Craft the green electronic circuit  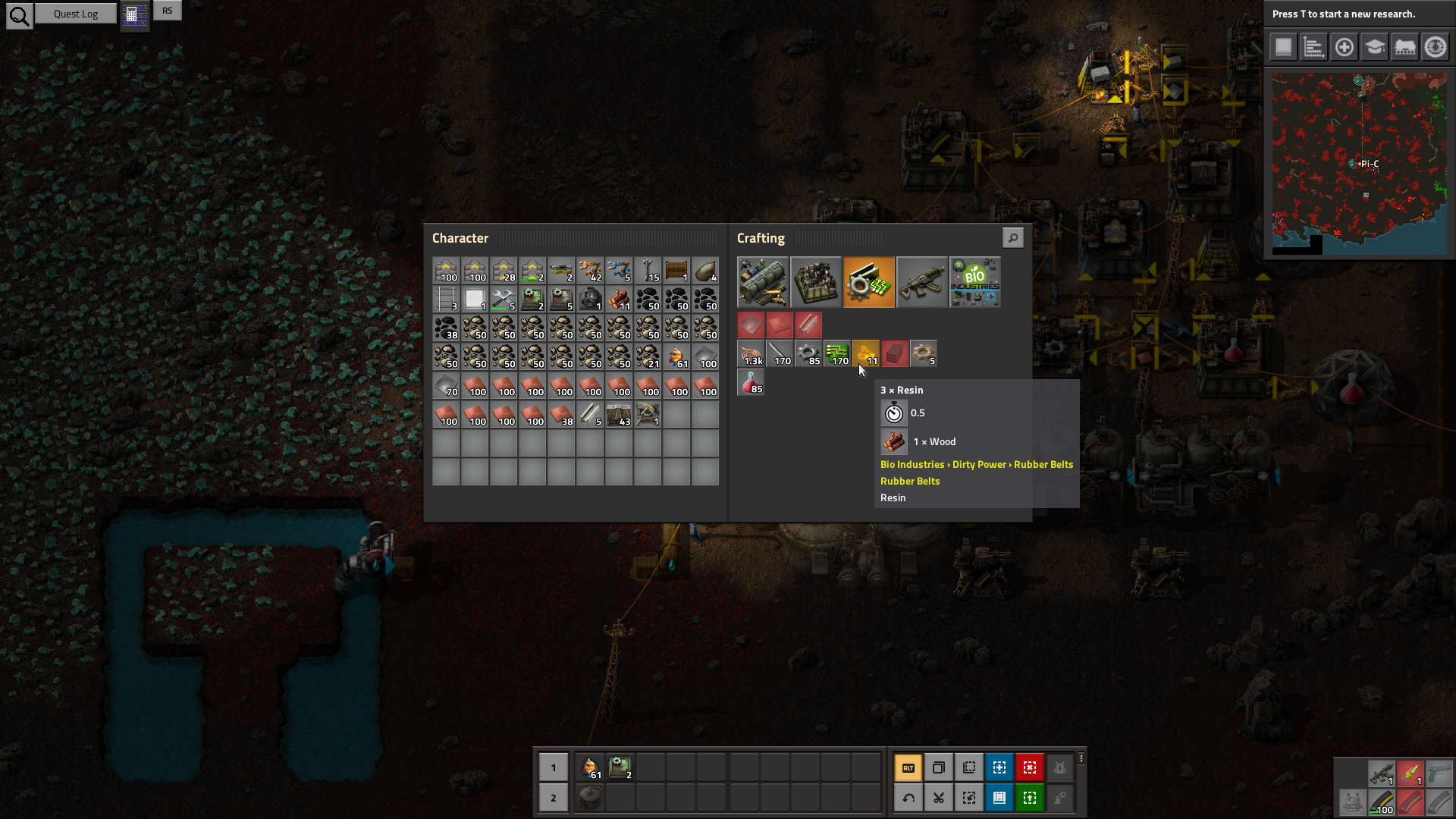pyautogui.click(x=837, y=353)
